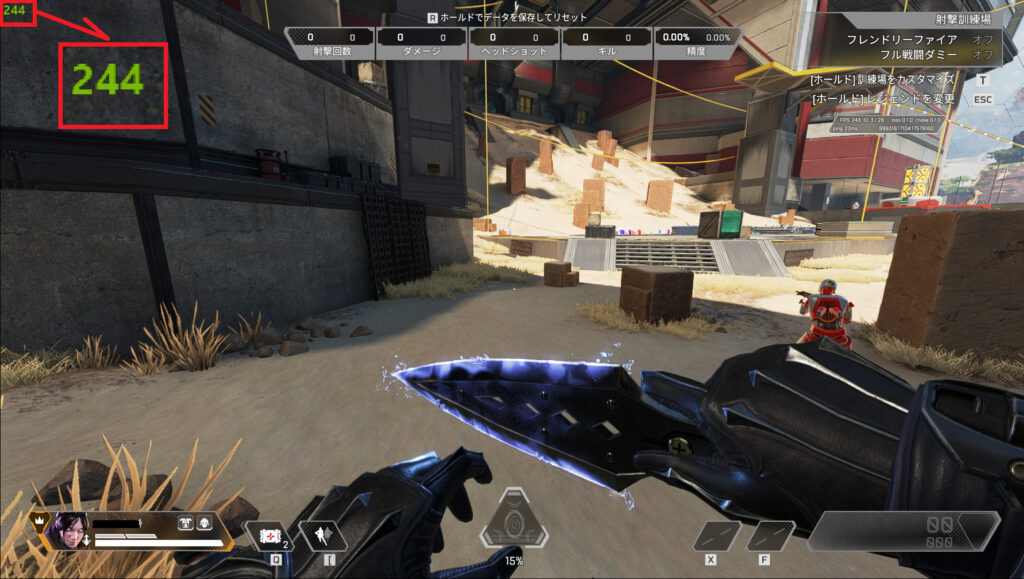Select the empty slot labeled F
1024x579 pixels.
click(770, 536)
